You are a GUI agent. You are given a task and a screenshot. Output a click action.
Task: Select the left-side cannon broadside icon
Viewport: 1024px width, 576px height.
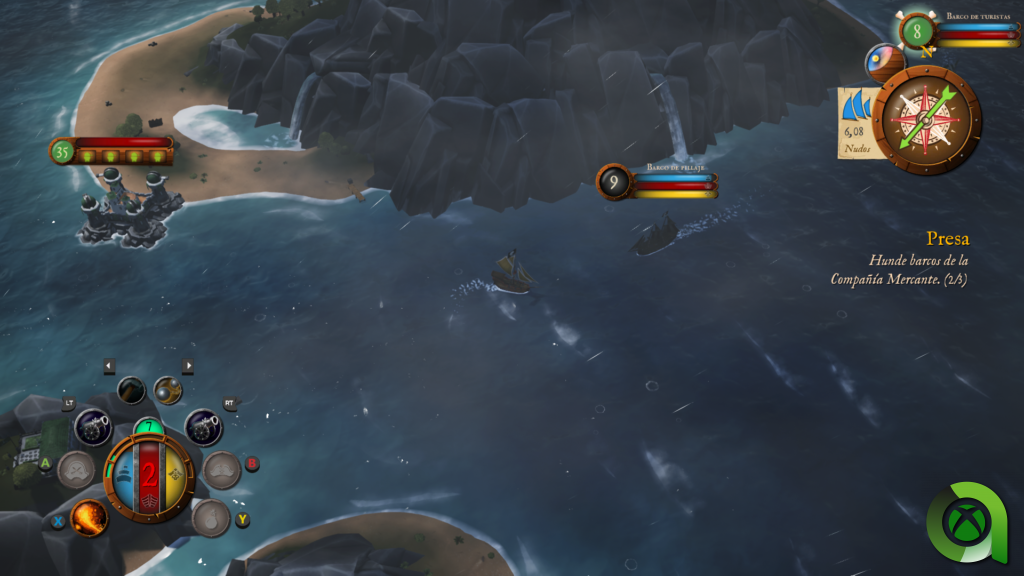click(x=93, y=428)
